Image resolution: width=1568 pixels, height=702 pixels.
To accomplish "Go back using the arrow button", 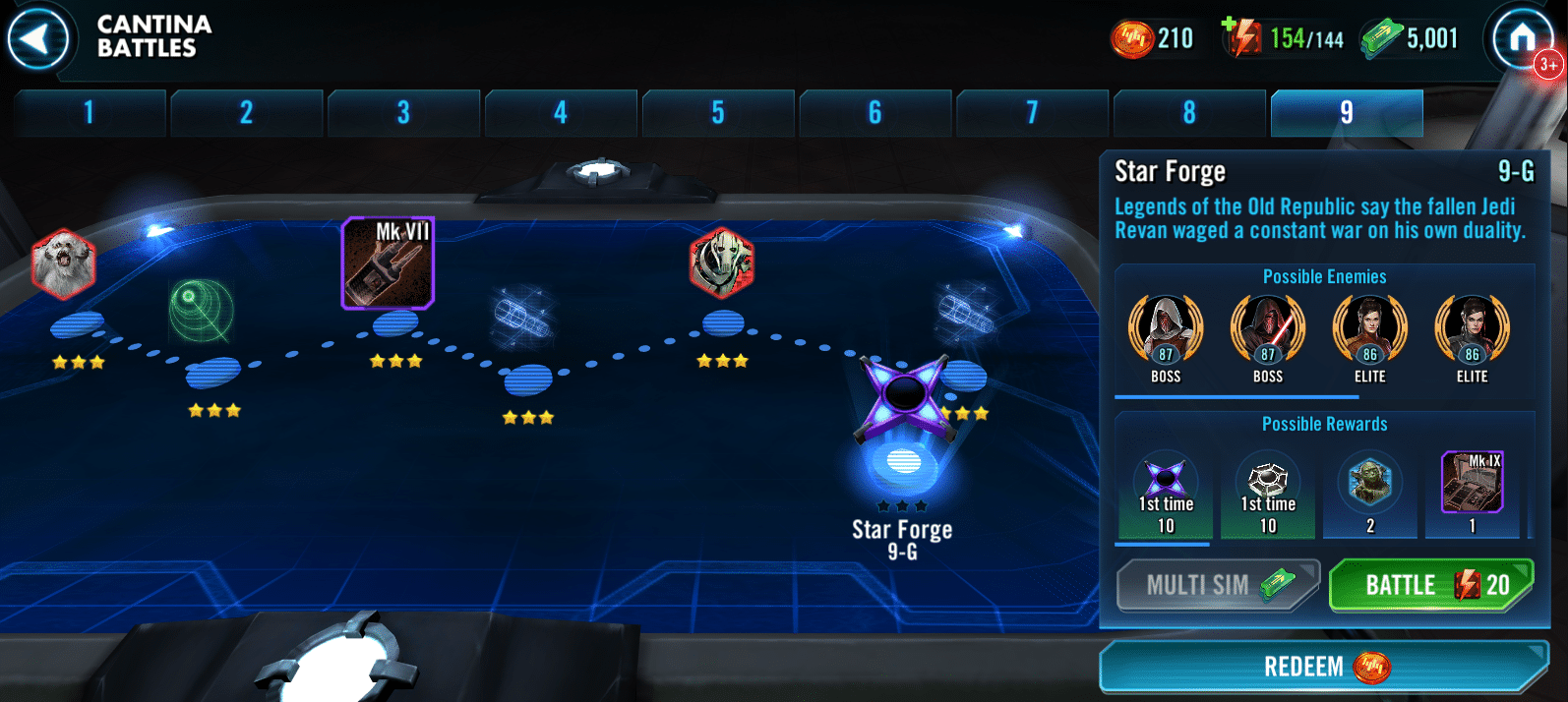I will (37, 40).
